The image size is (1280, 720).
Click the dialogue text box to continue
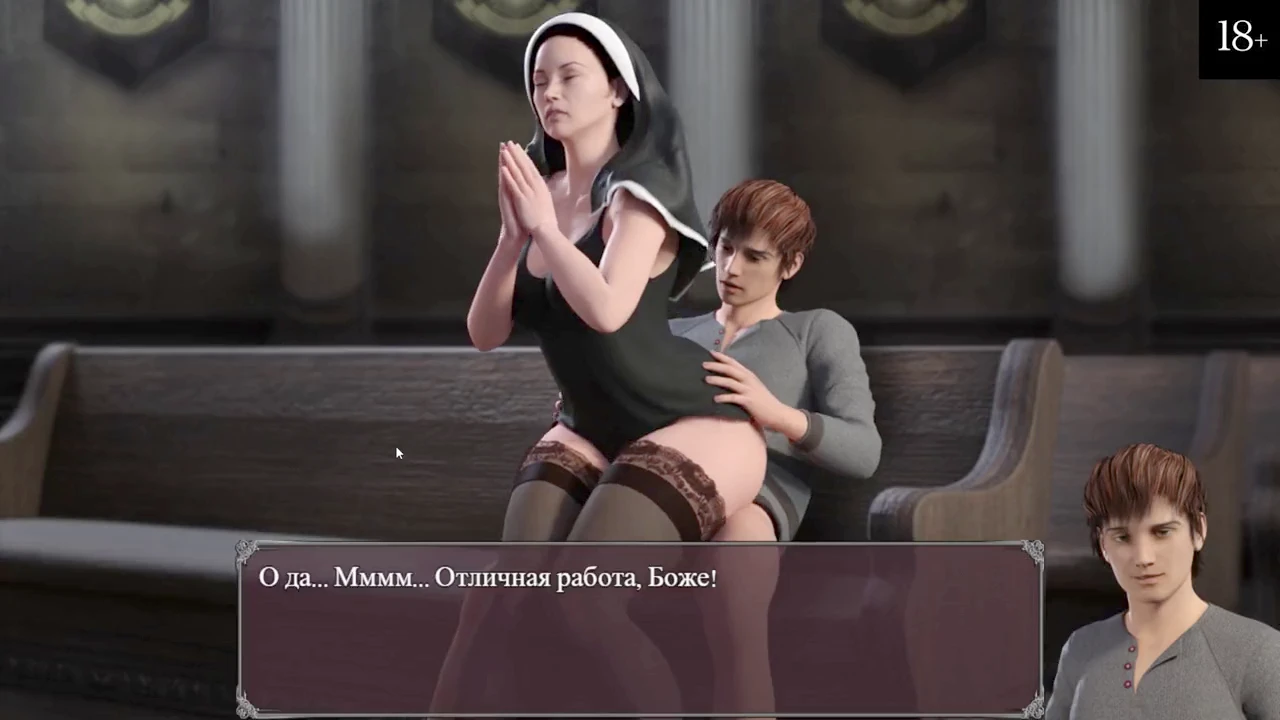640,628
